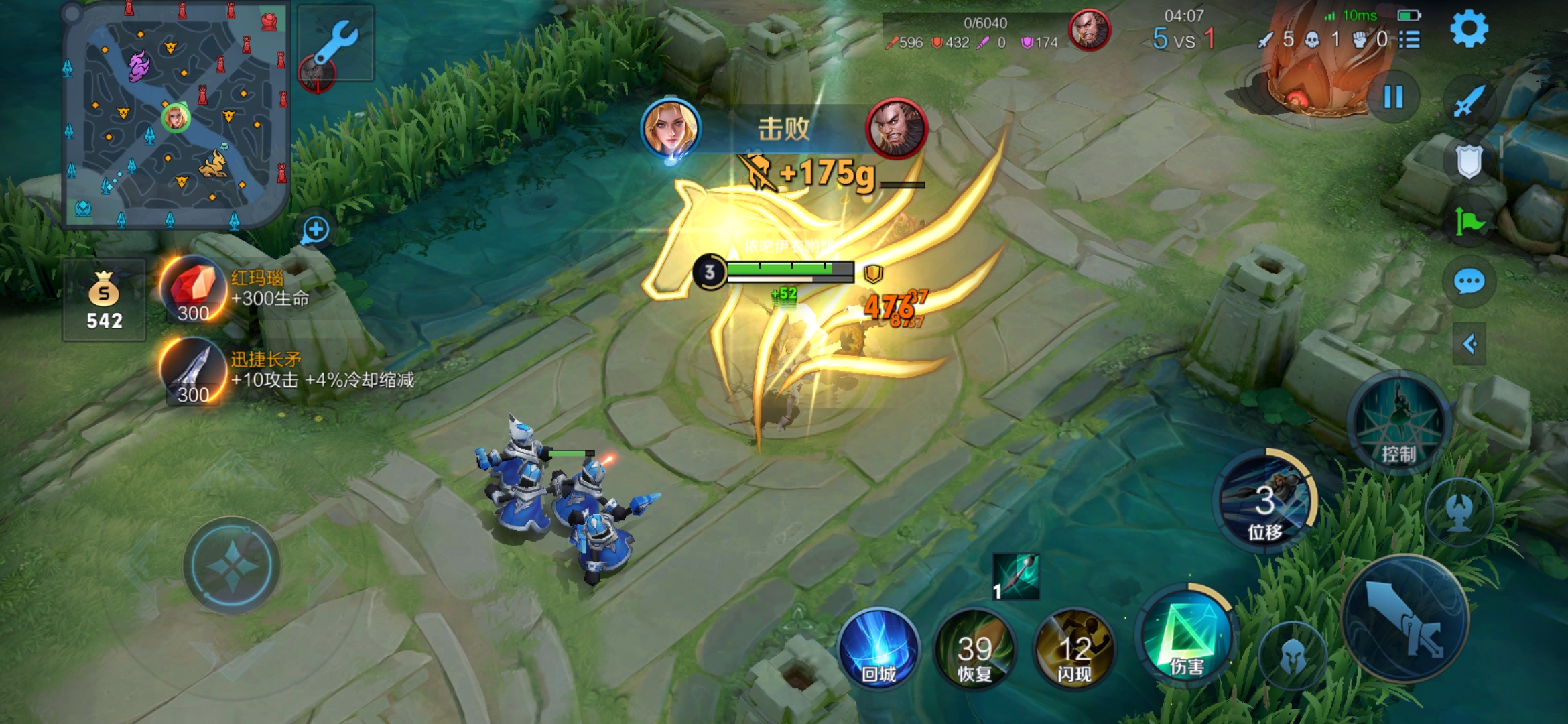Open the chat bubble button
The width and height of the screenshot is (1568, 724).
[1469, 282]
